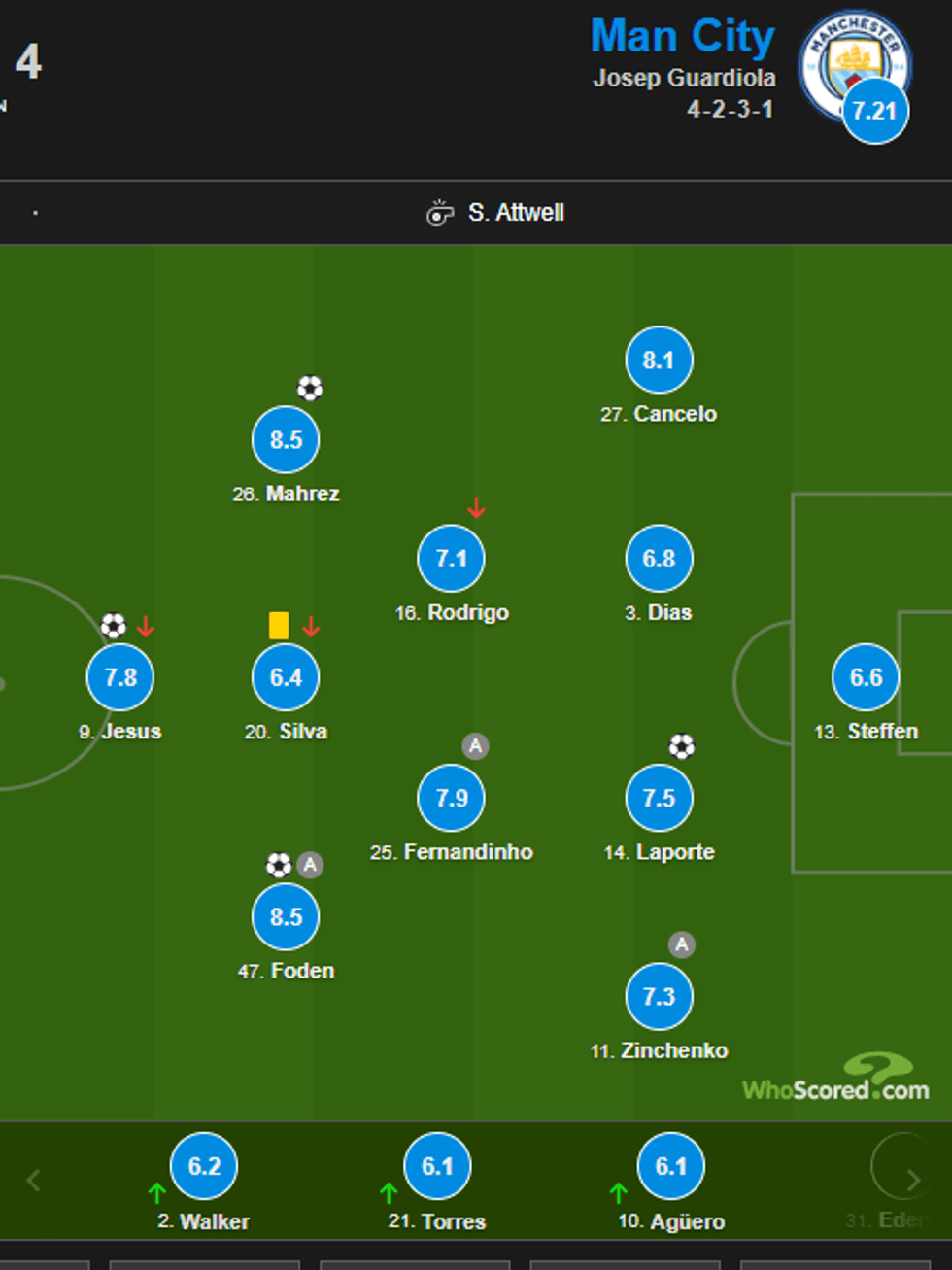Select Foden's 8.5 rating circle
952x1270 pixels.
click(x=286, y=916)
